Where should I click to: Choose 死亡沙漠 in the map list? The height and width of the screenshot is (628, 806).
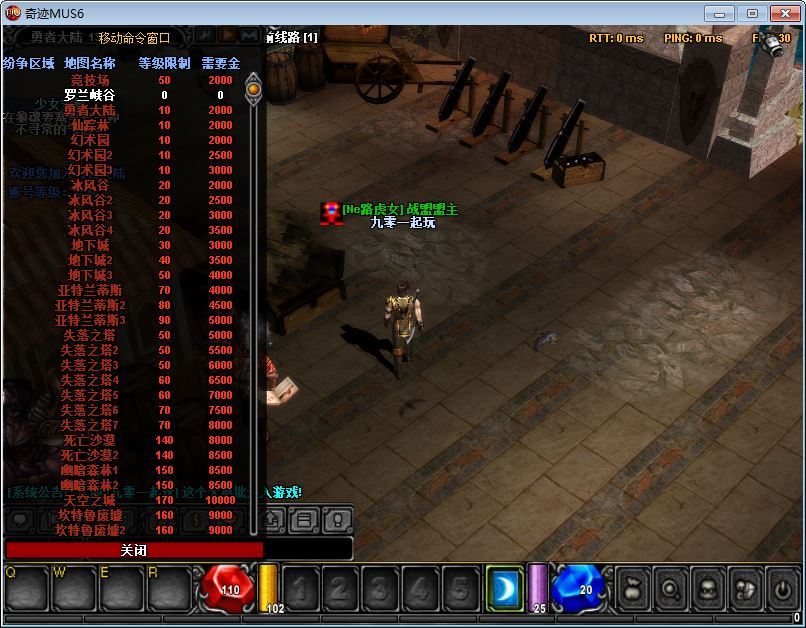(90, 440)
